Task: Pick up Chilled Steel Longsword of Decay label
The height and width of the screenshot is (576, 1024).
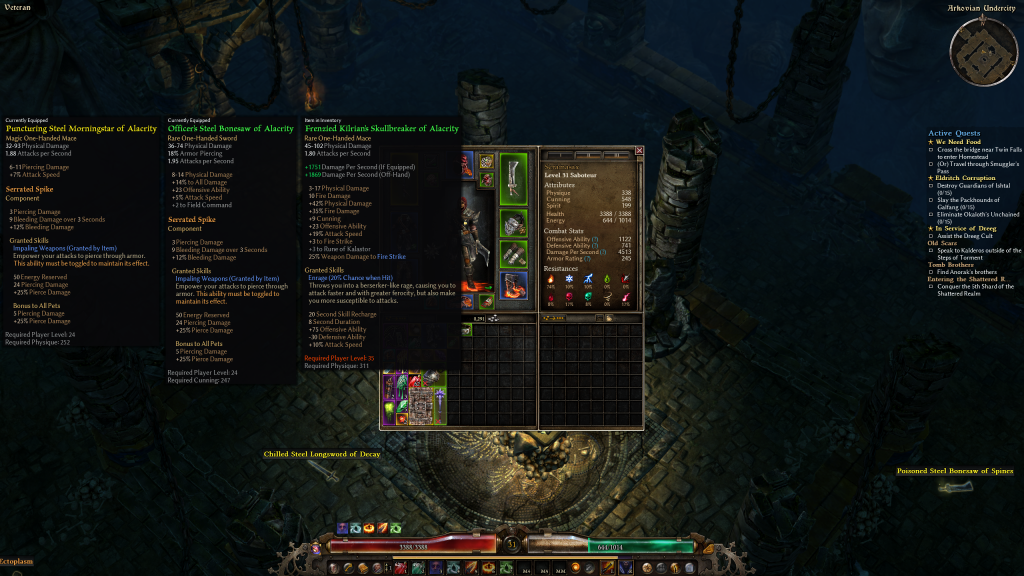Action: (x=321, y=454)
